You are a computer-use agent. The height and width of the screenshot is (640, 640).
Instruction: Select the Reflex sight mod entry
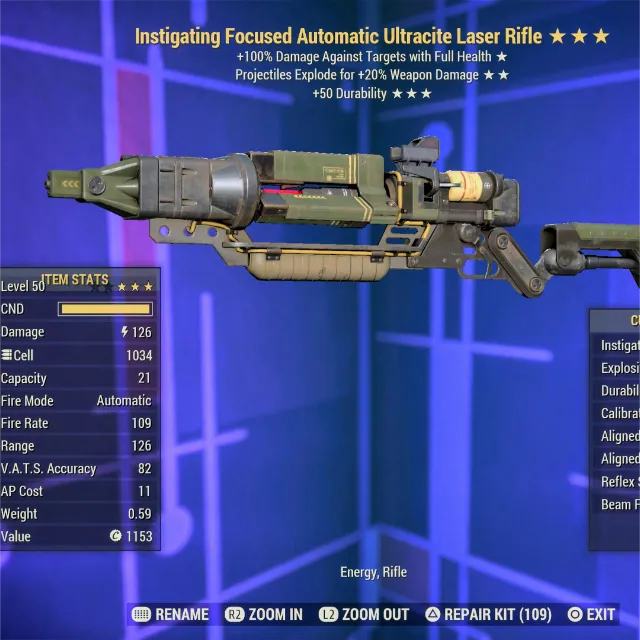point(619,482)
